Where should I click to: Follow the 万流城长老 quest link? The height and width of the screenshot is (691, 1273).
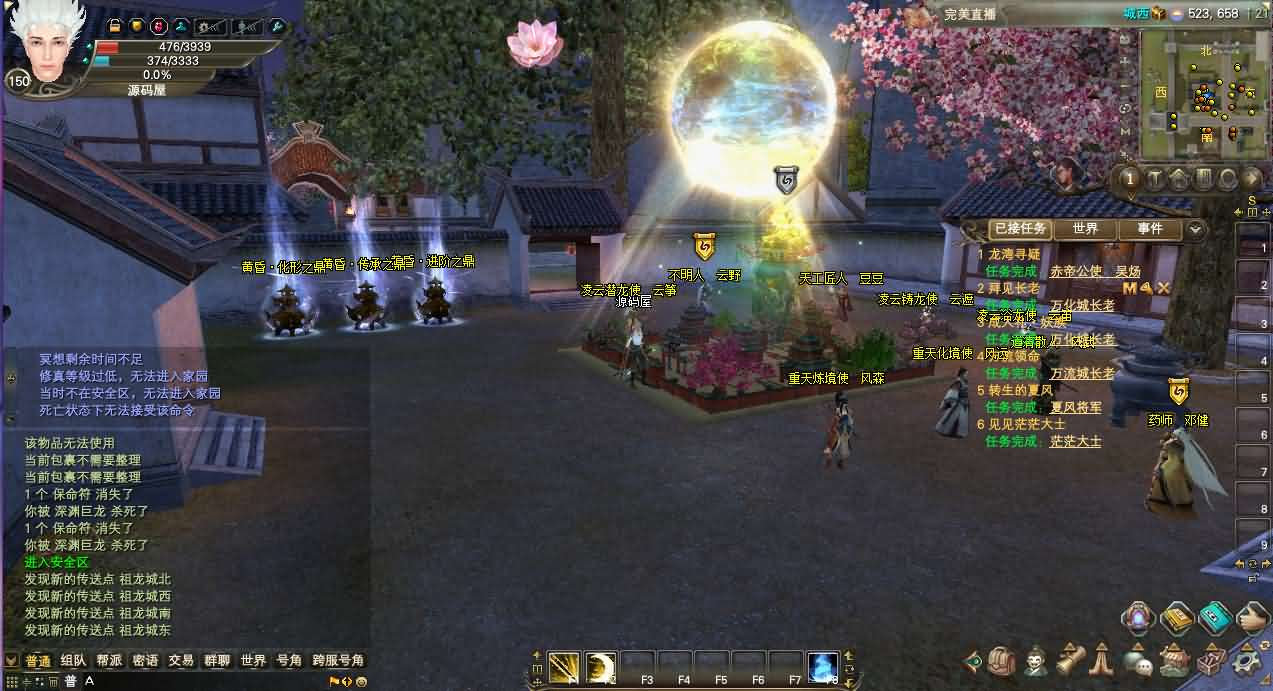1082,373
